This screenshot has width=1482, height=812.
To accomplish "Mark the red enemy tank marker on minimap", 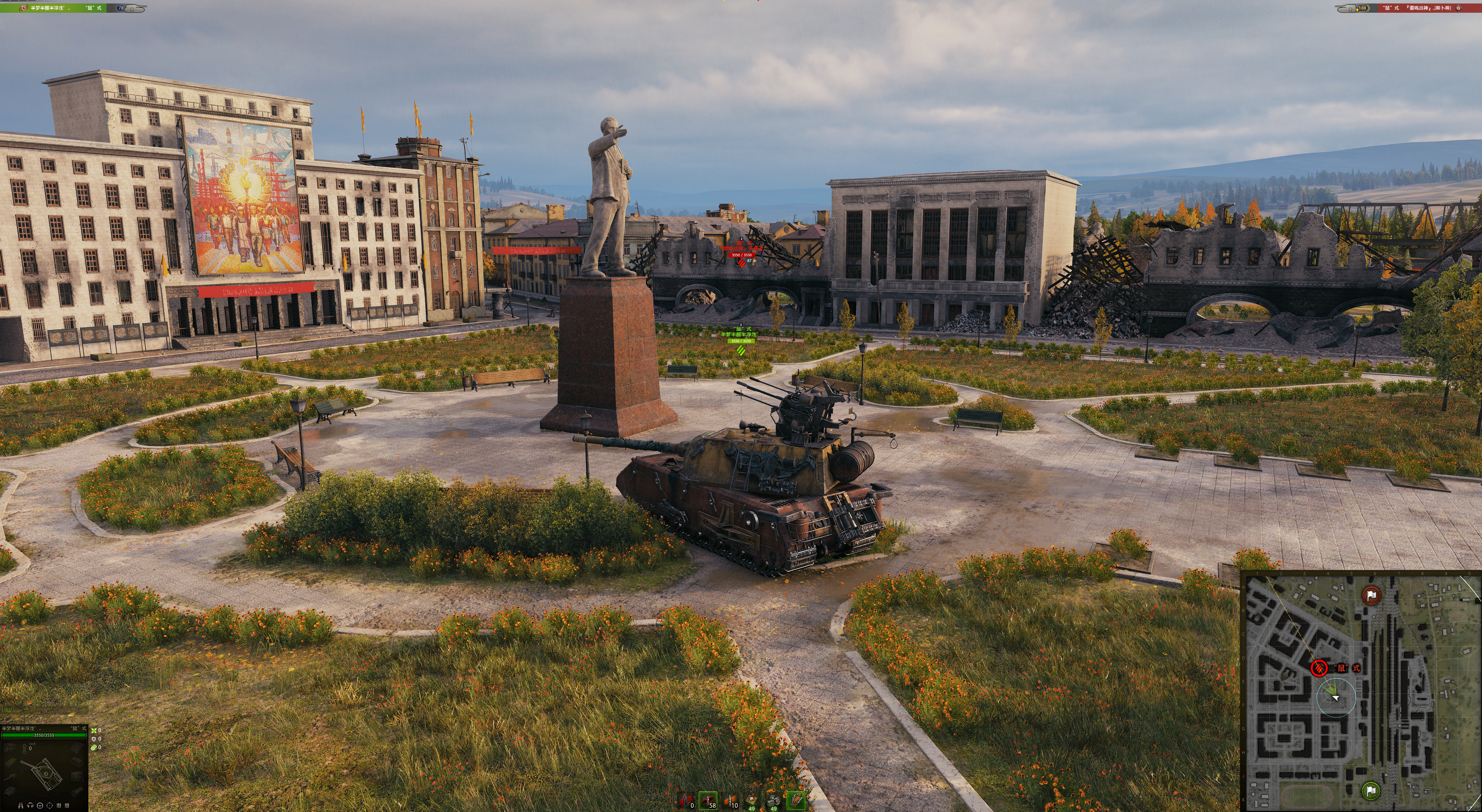I will [1319, 668].
